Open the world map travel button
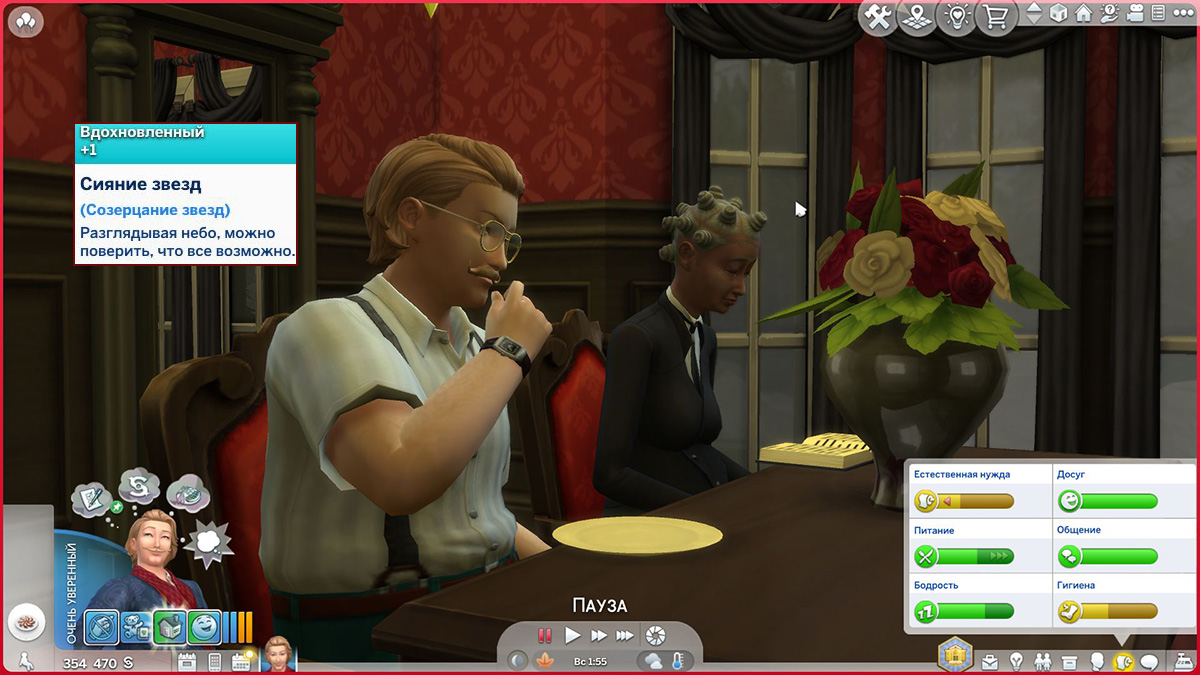 (918, 18)
